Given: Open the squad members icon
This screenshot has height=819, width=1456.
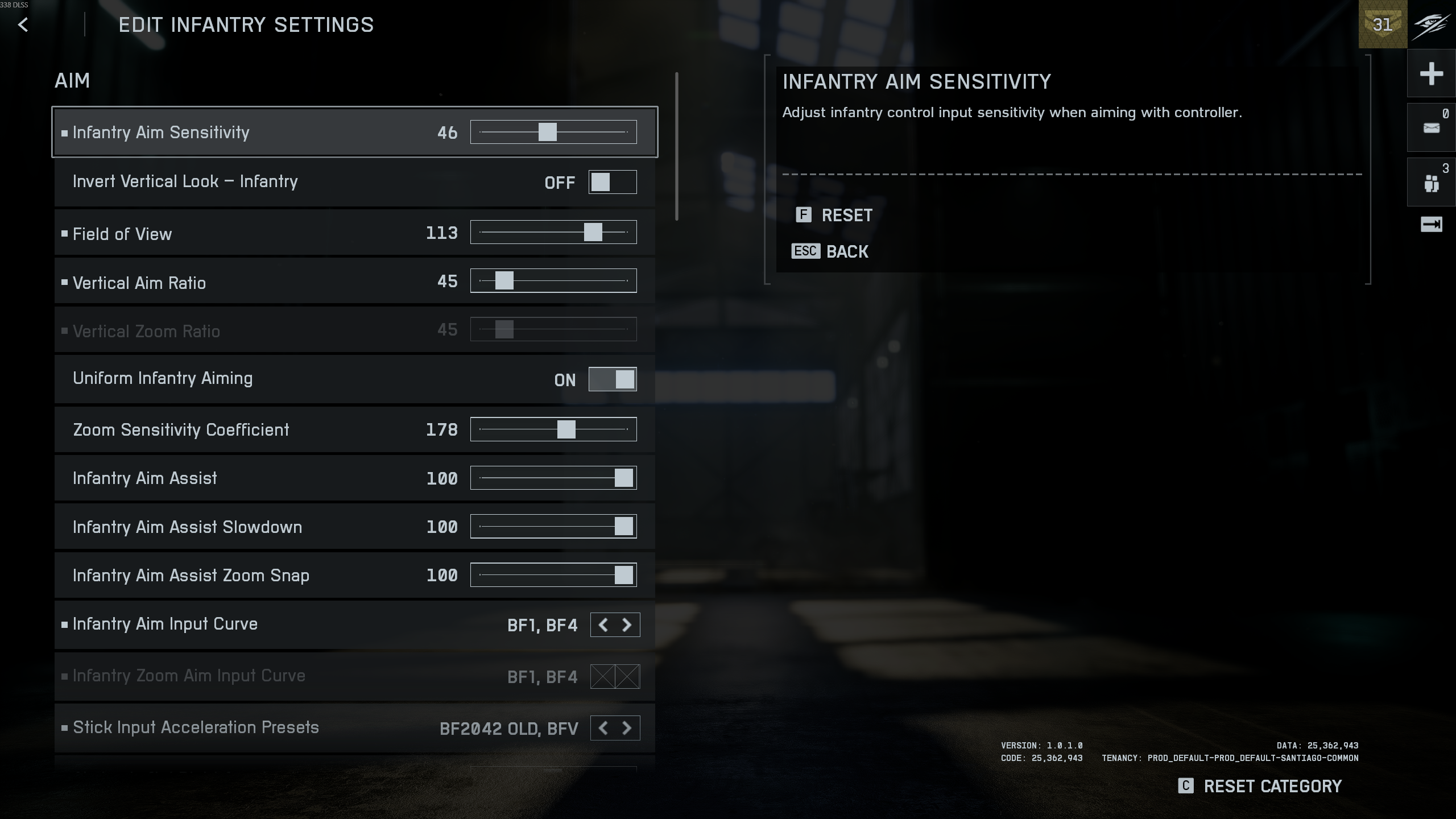Looking at the screenshot, I should tap(1431, 183).
